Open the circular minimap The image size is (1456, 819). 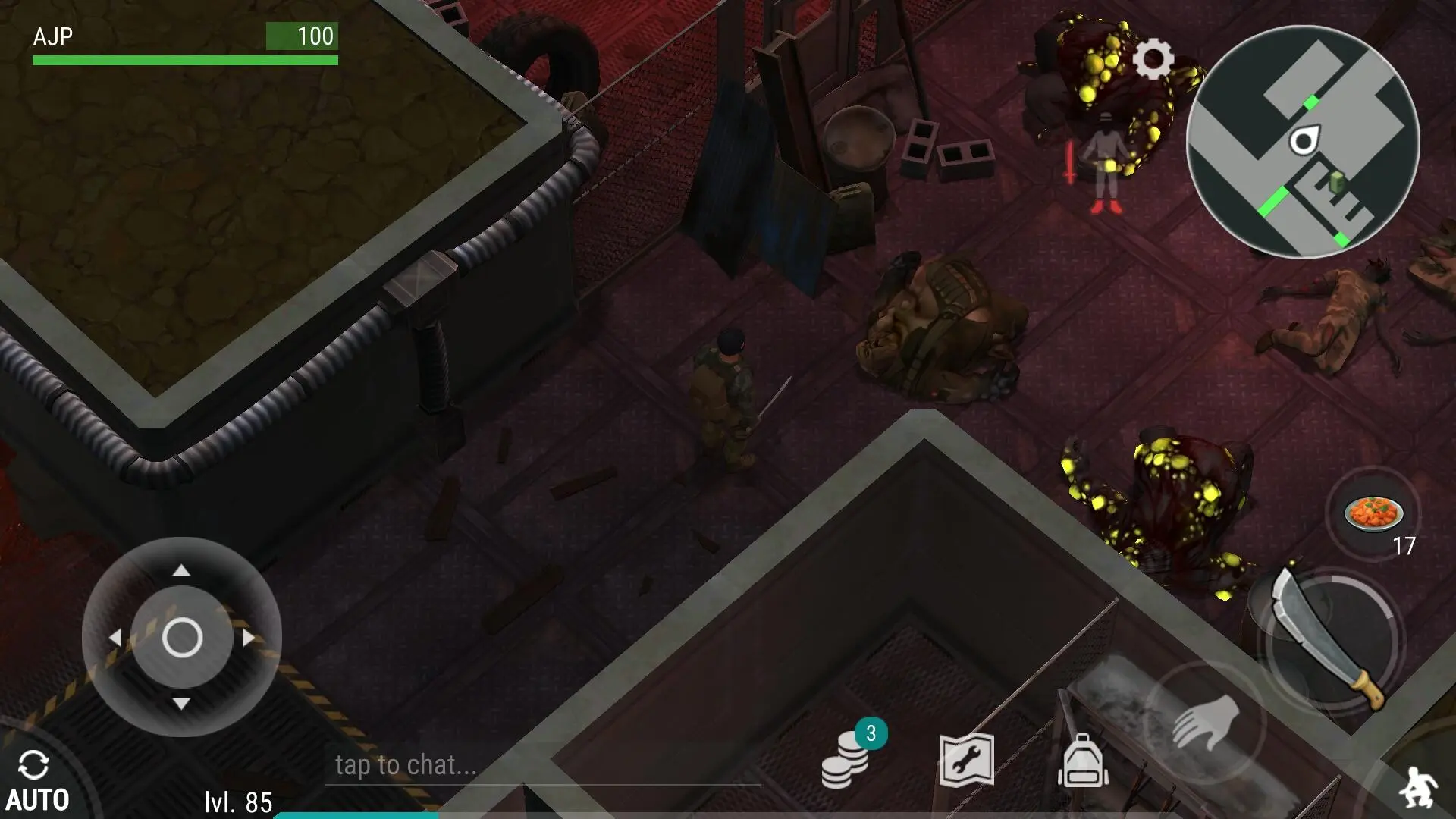(1302, 142)
